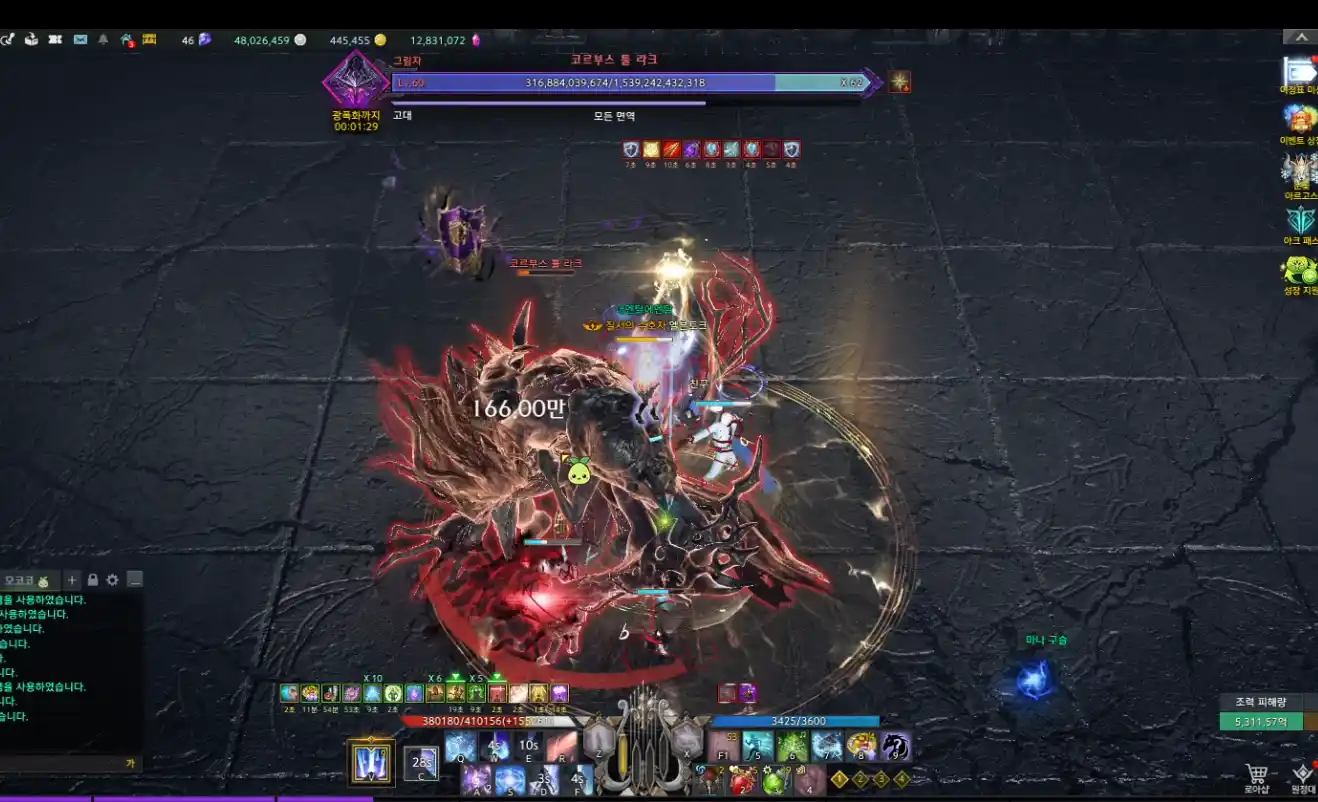Open the green growth support icon
This screenshot has width=1318, height=802.
pos(1301,270)
